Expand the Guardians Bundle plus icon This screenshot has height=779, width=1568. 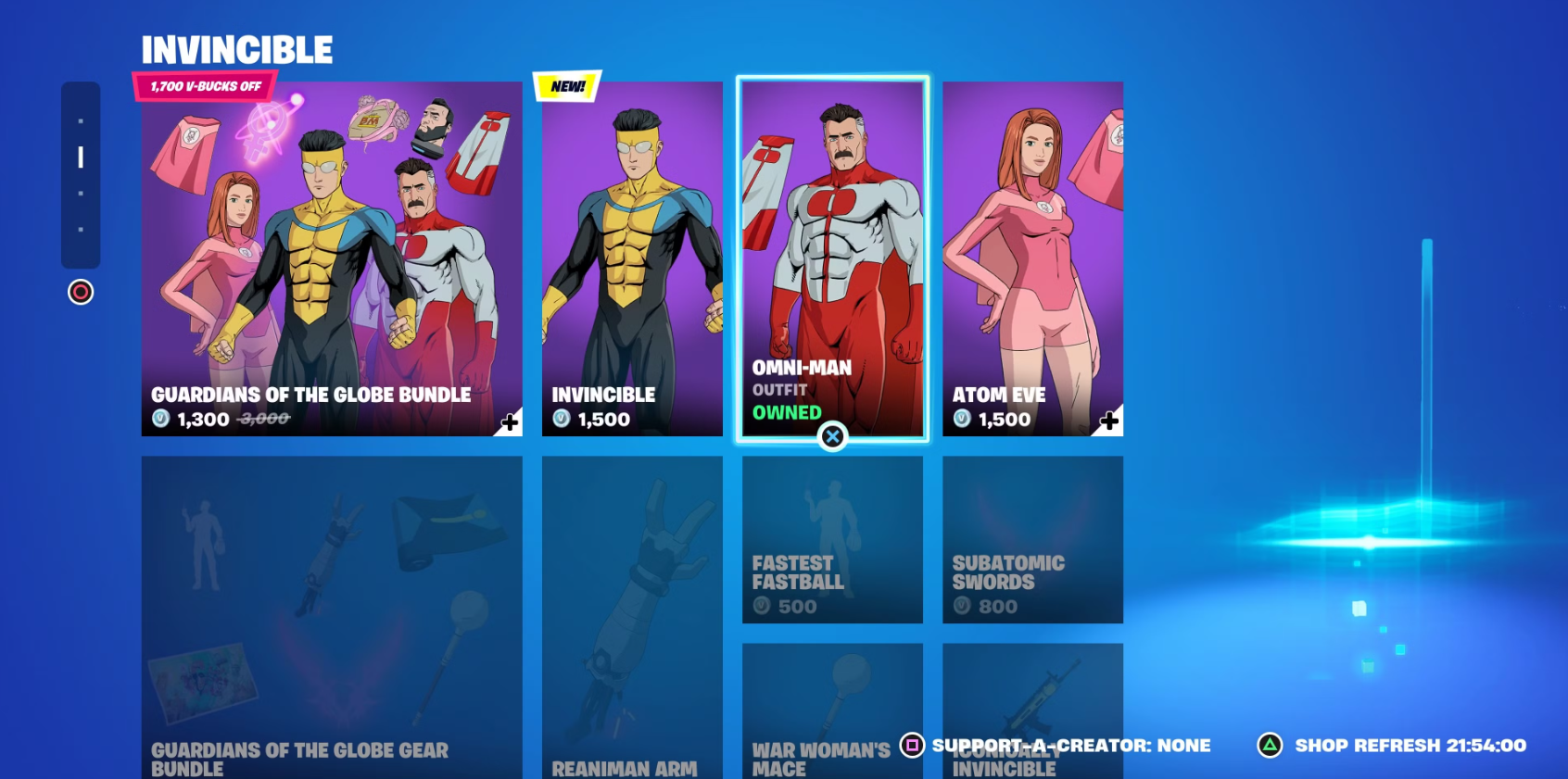[508, 422]
